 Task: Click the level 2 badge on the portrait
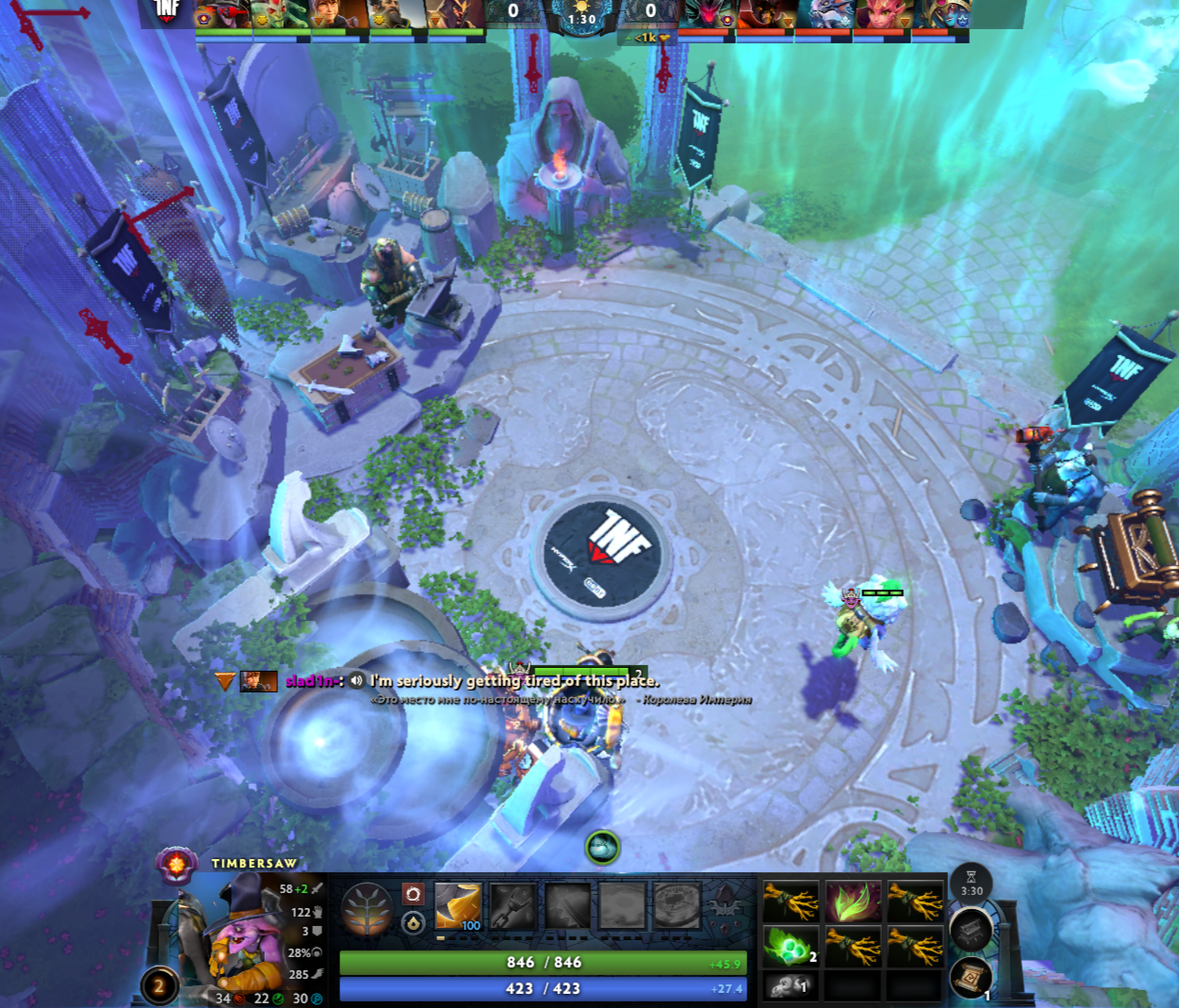[x=158, y=986]
